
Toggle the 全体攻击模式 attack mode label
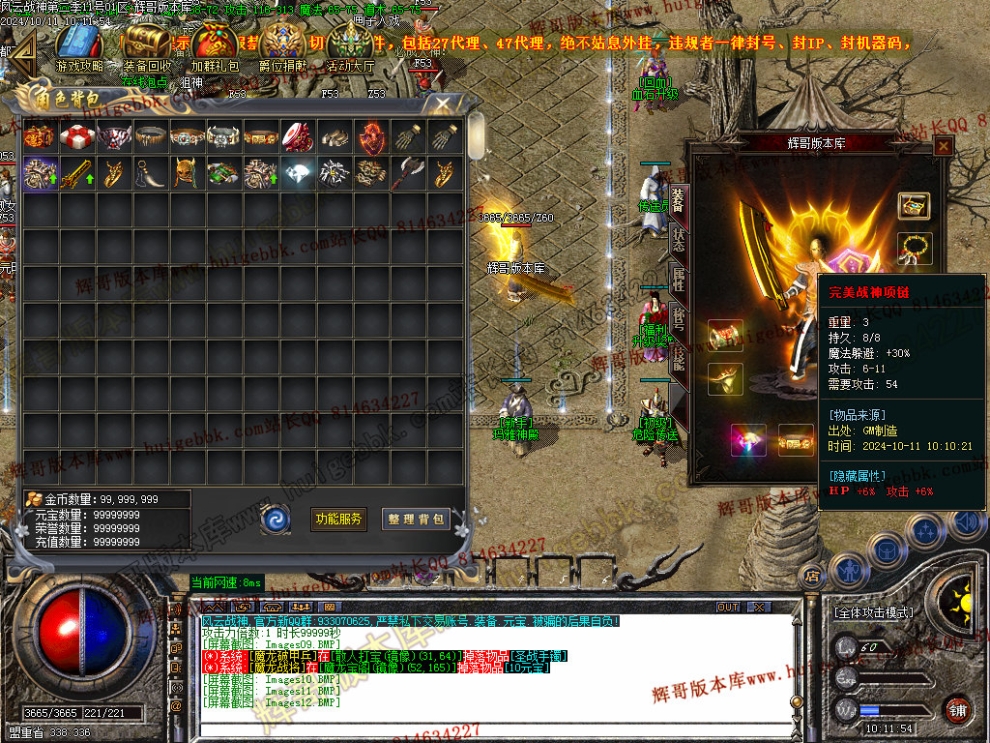pyautogui.click(x=877, y=610)
